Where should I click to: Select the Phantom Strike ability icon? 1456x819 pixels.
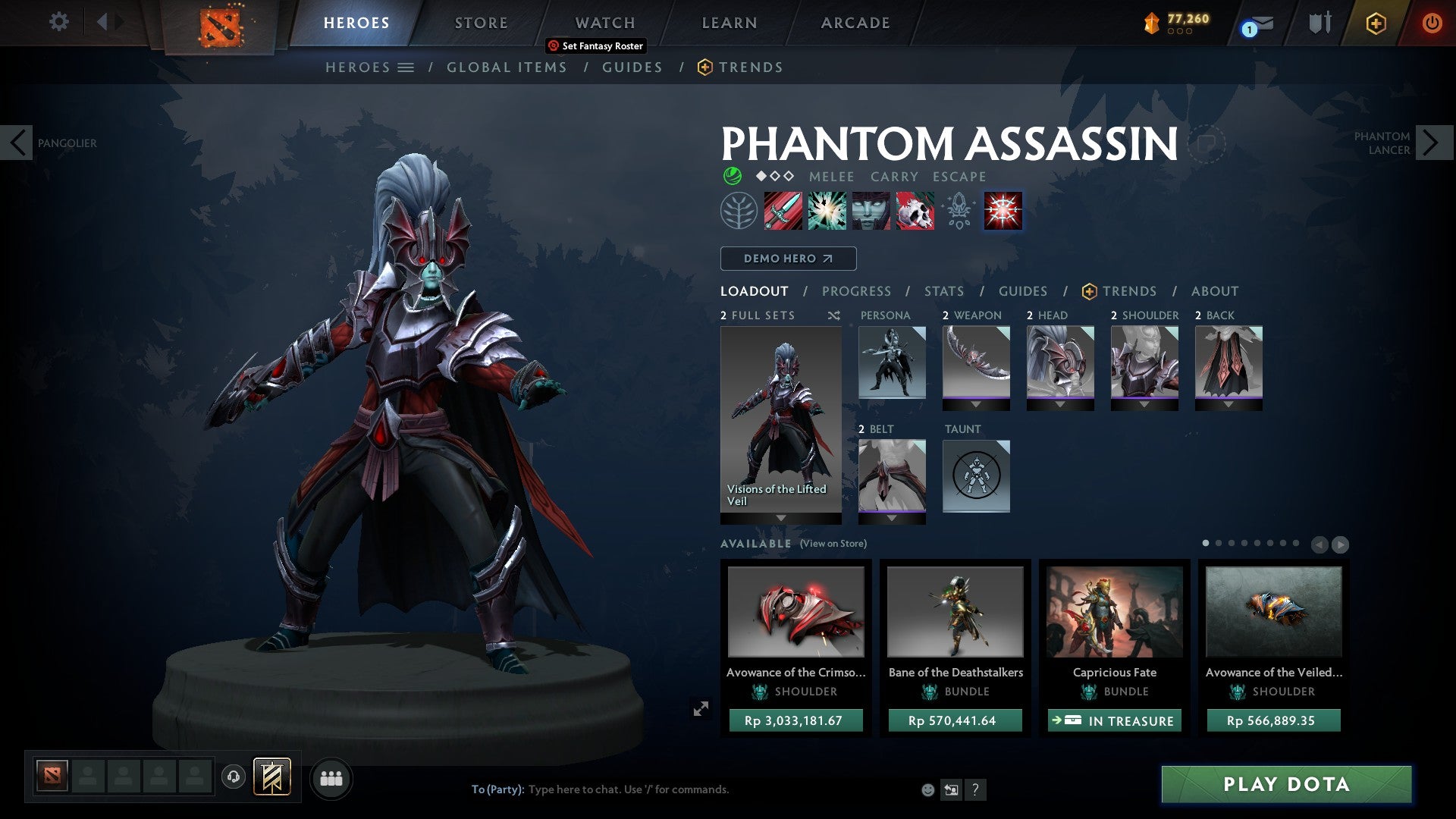coord(826,211)
